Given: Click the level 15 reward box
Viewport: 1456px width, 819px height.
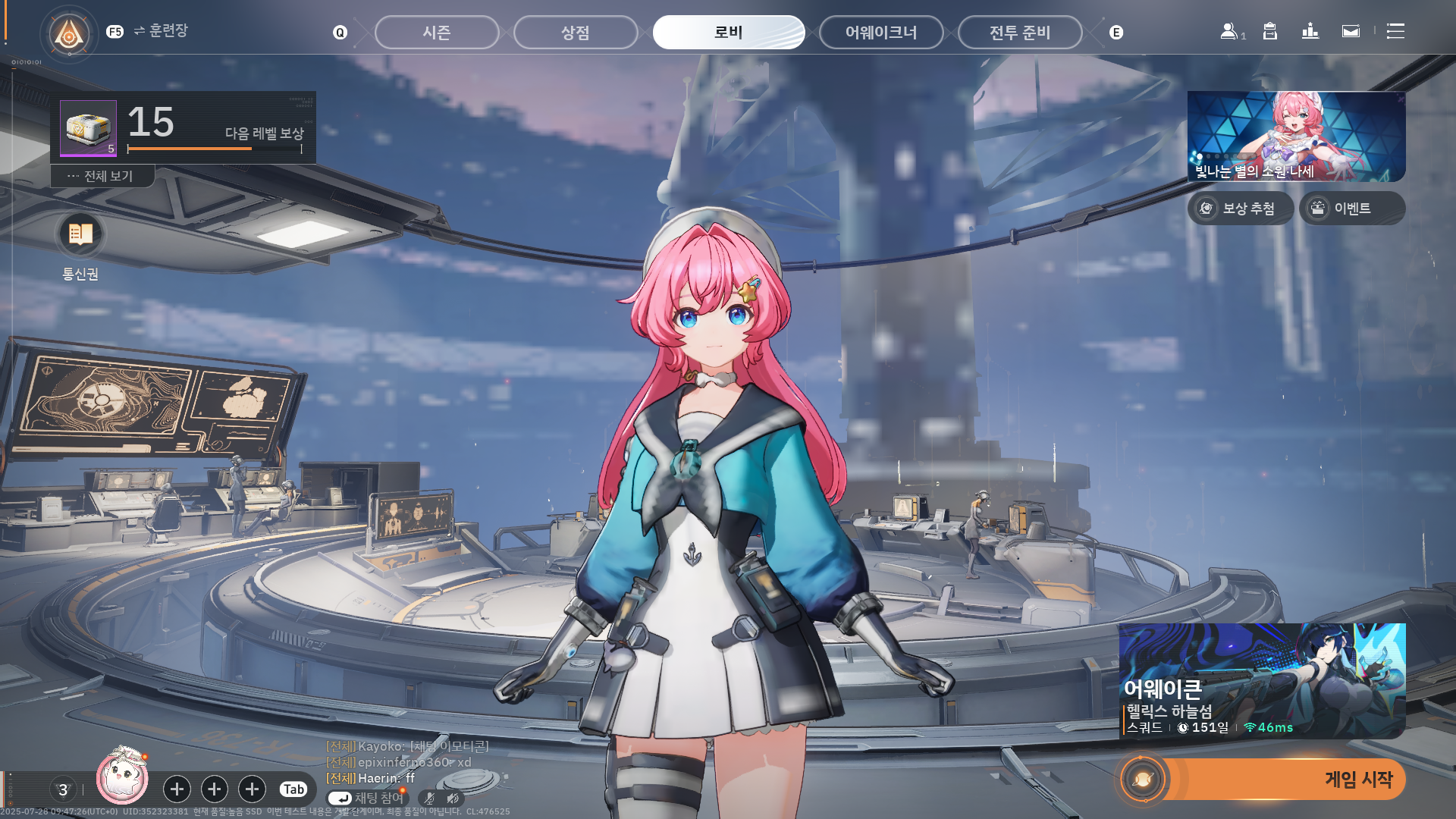Looking at the screenshot, I should (x=89, y=128).
